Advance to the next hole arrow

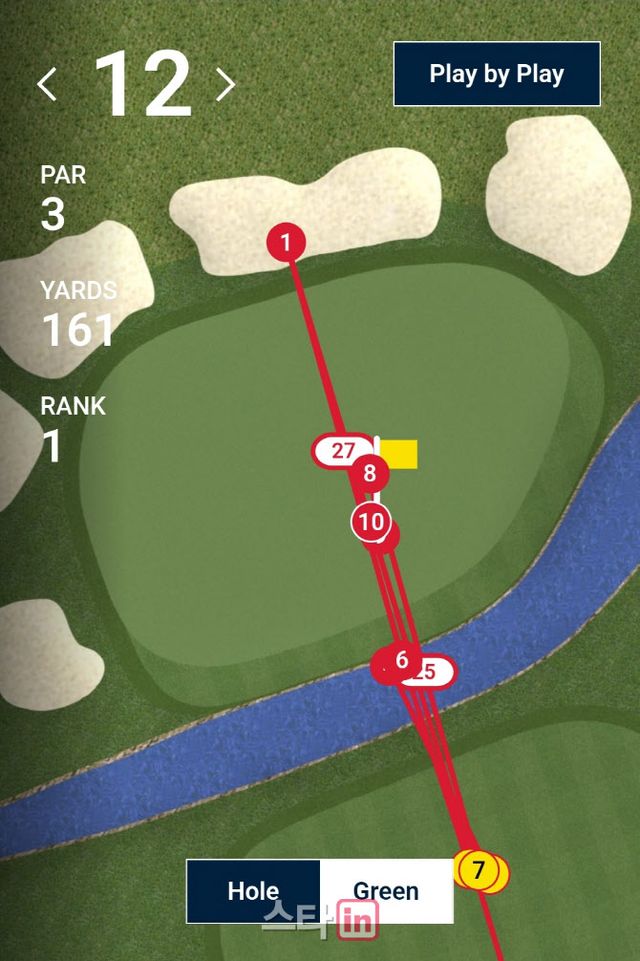point(225,85)
